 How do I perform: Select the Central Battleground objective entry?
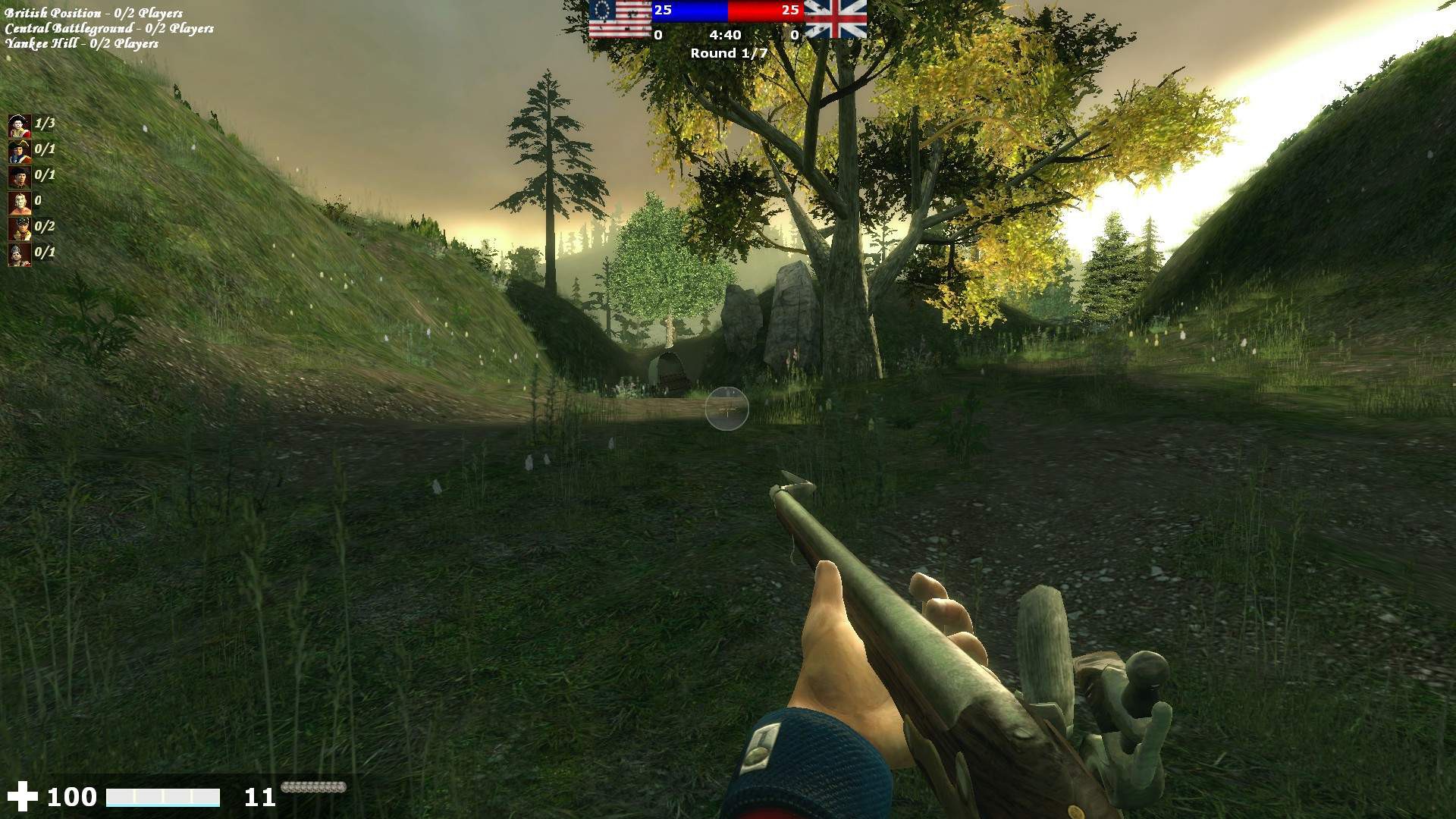pos(109,28)
